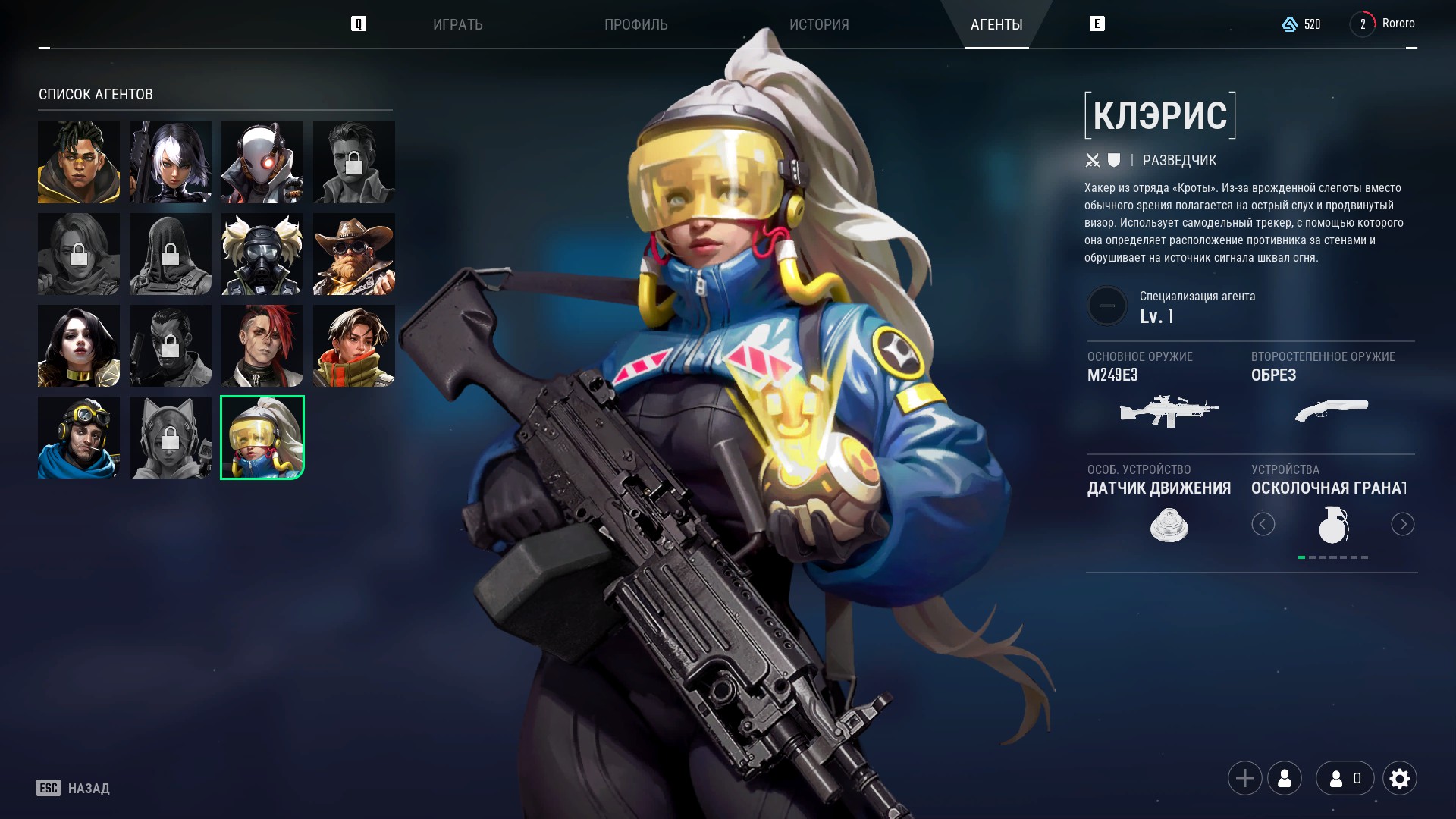Viewport: 1456px width, 819px height.
Task: Select the goggled agent in blue scarf
Action: point(79,438)
